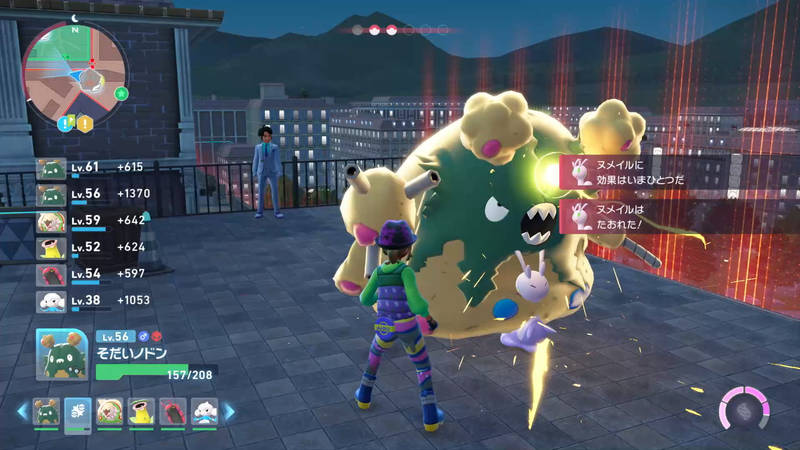Click the blue exclamation marker under the minimap
Image resolution: width=800 pixels, height=450 pixels.
point(65,124)
